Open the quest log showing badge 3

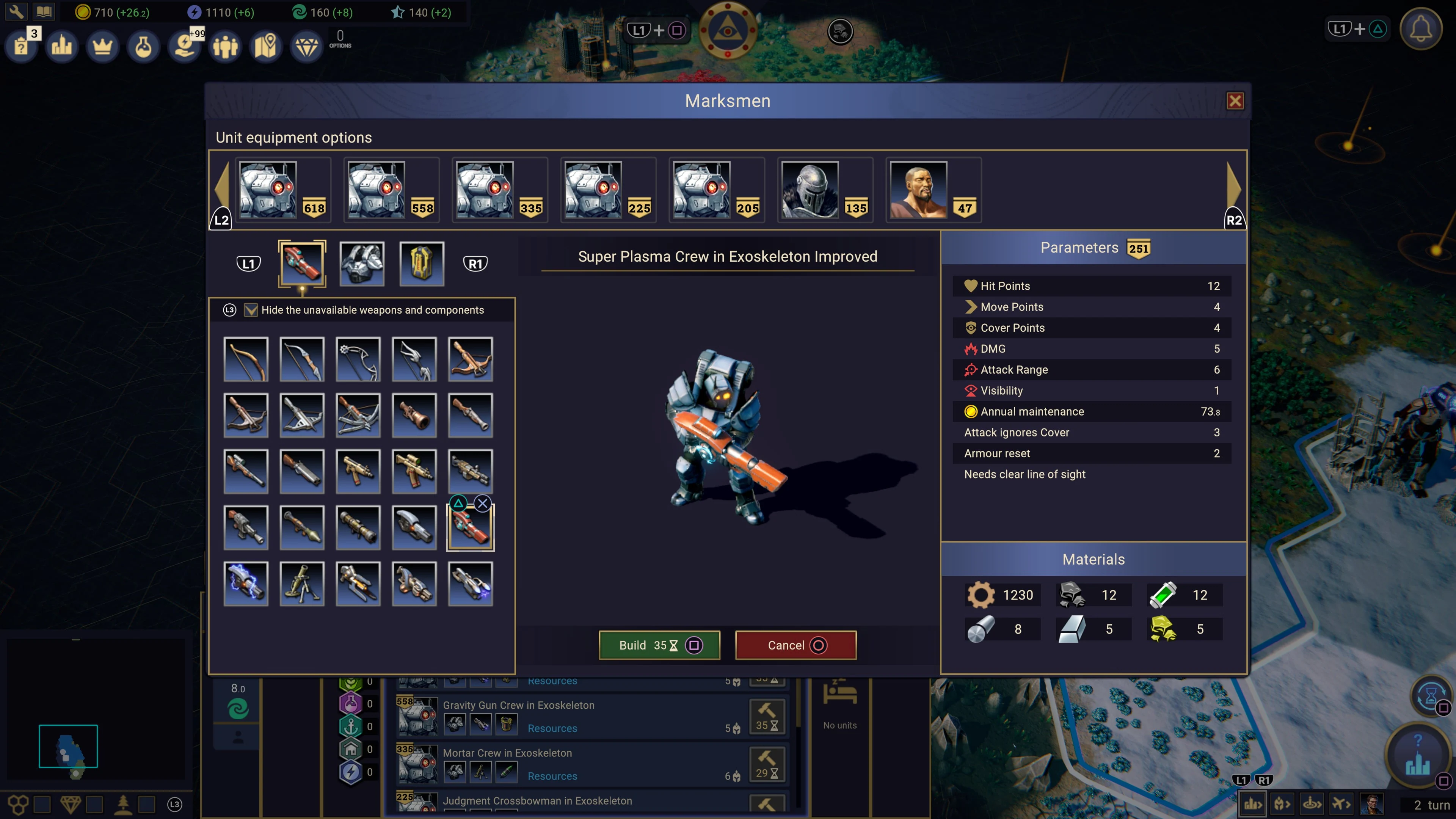click(21, 47)
